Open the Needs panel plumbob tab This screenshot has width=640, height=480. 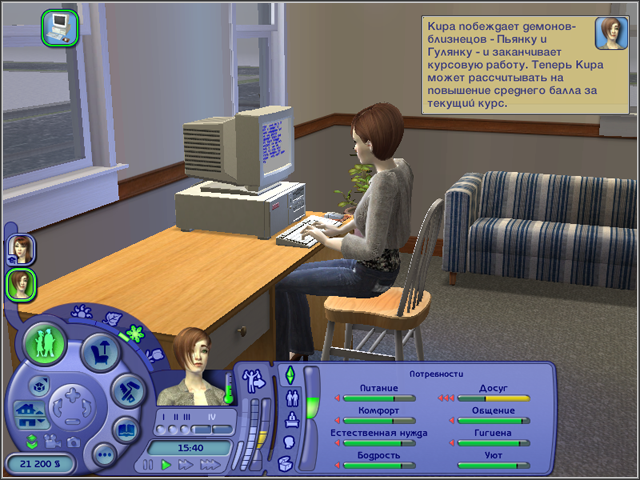pyautogui.click(x=291, y=374)
